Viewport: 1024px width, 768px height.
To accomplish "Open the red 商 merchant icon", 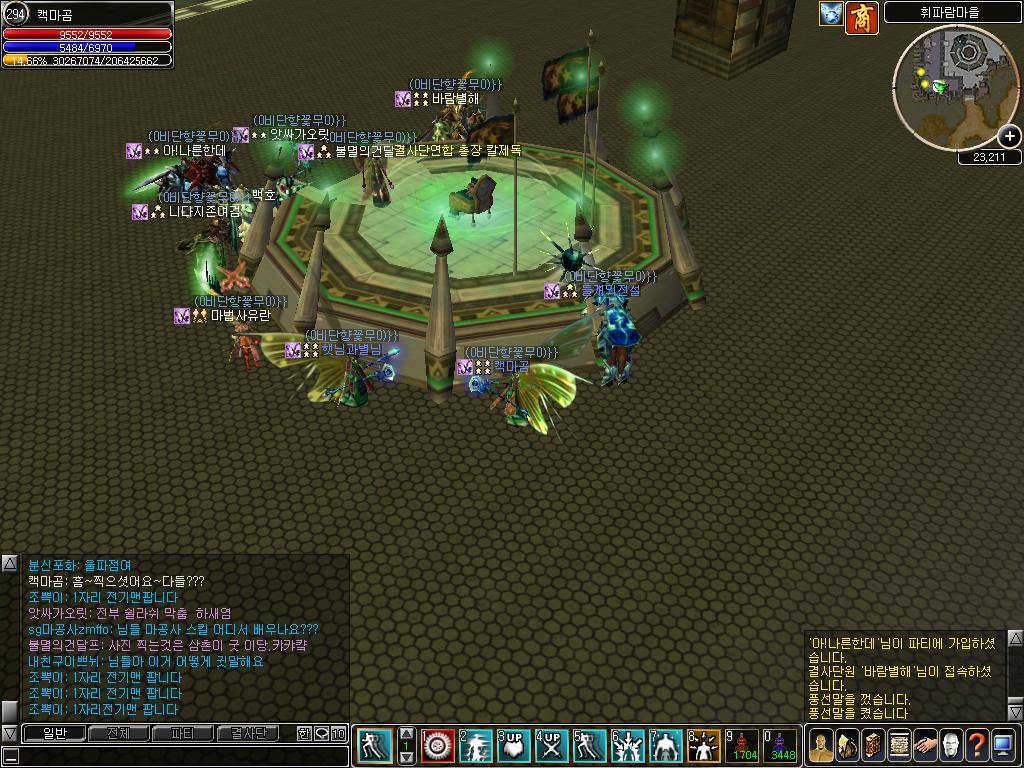I will pos(862,17).
